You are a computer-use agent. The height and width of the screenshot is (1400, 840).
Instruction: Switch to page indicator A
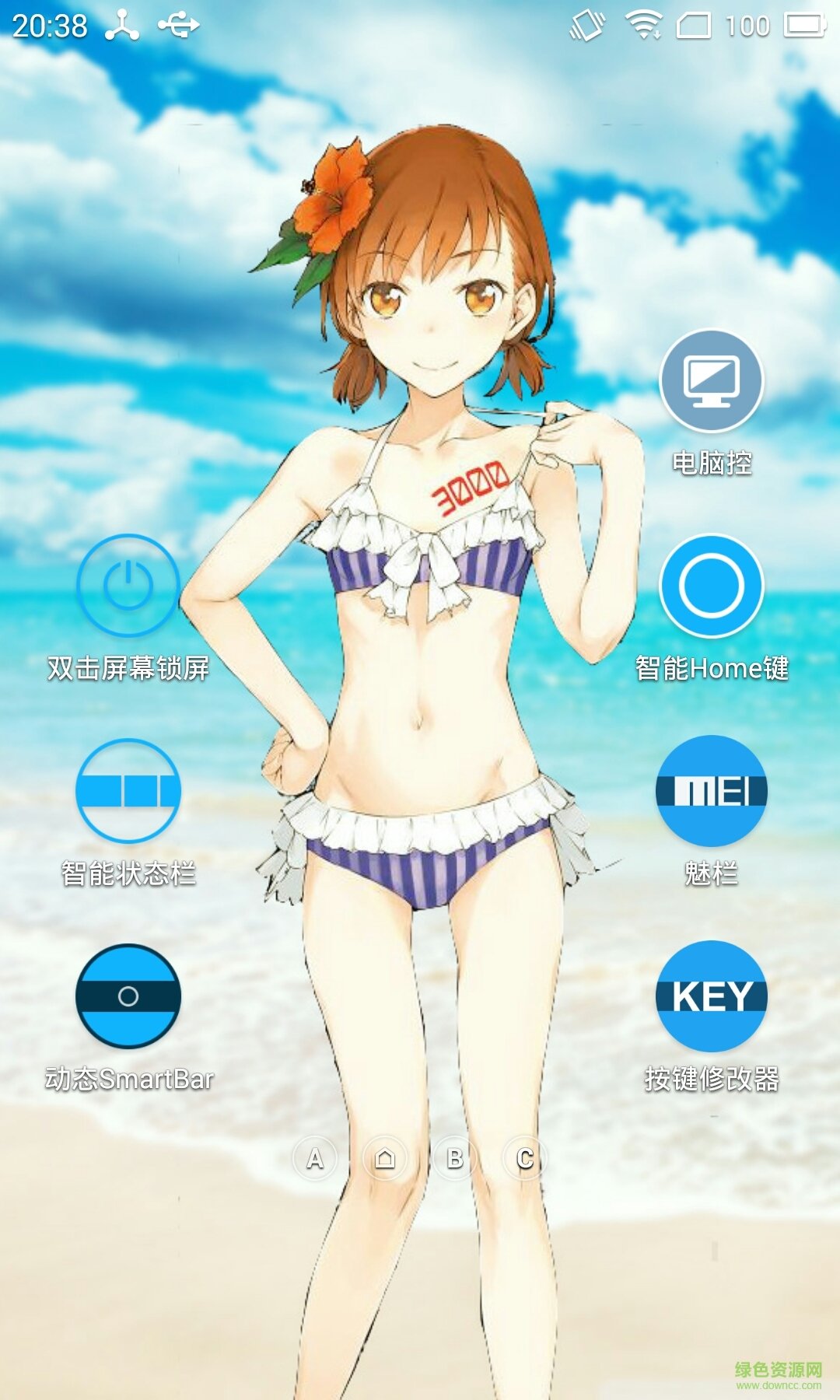315,1159
